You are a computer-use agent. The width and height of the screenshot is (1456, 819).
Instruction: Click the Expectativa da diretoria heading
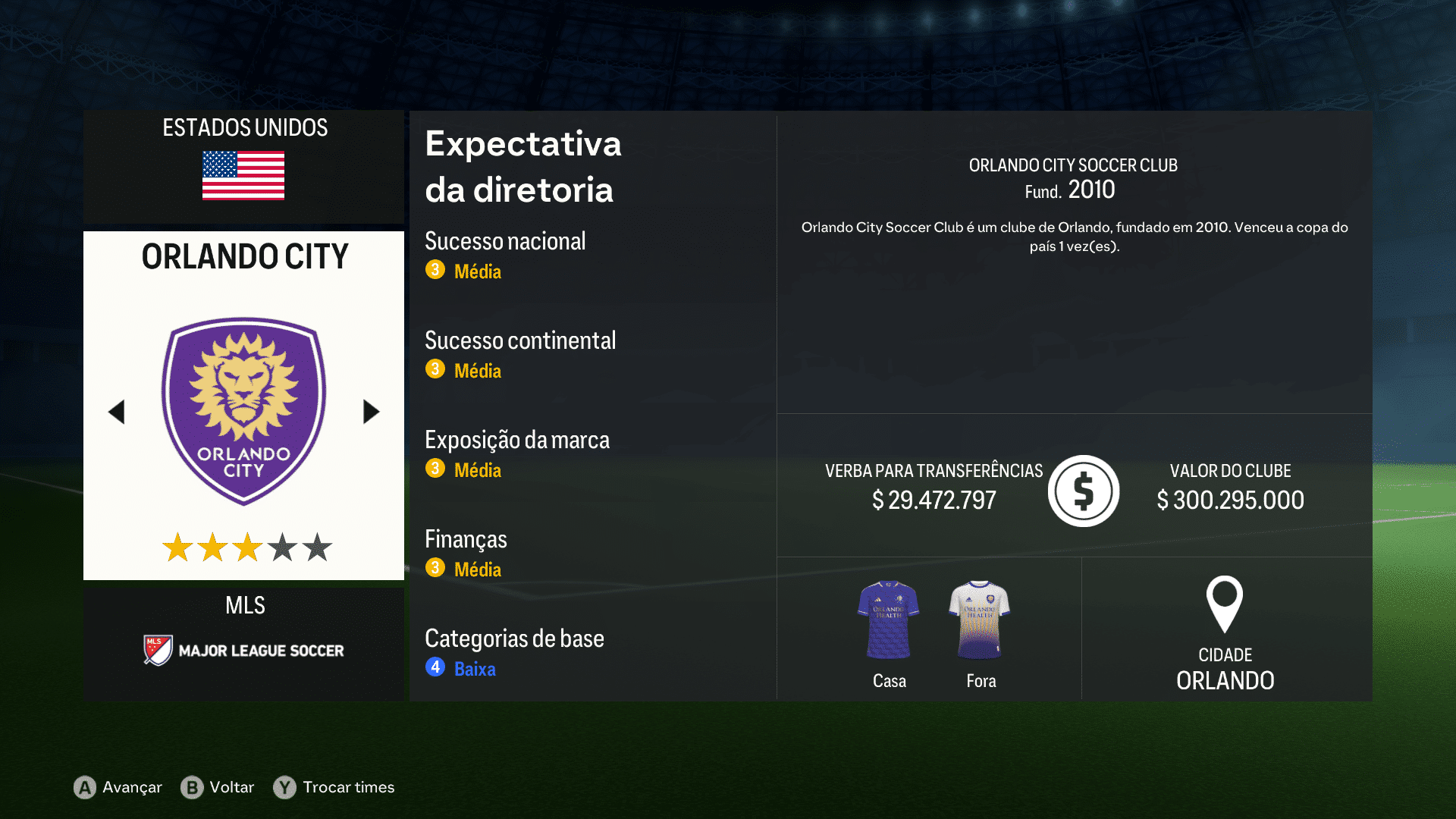click(x=523, y=167)
